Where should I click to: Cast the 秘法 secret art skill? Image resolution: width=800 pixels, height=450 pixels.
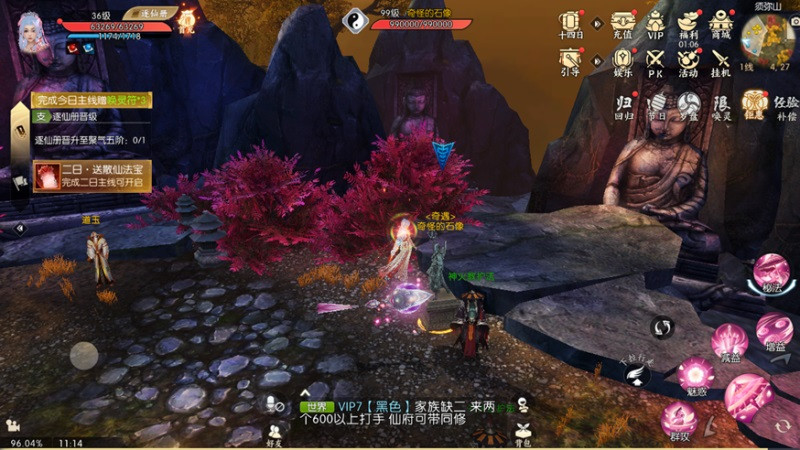point(770,271)
